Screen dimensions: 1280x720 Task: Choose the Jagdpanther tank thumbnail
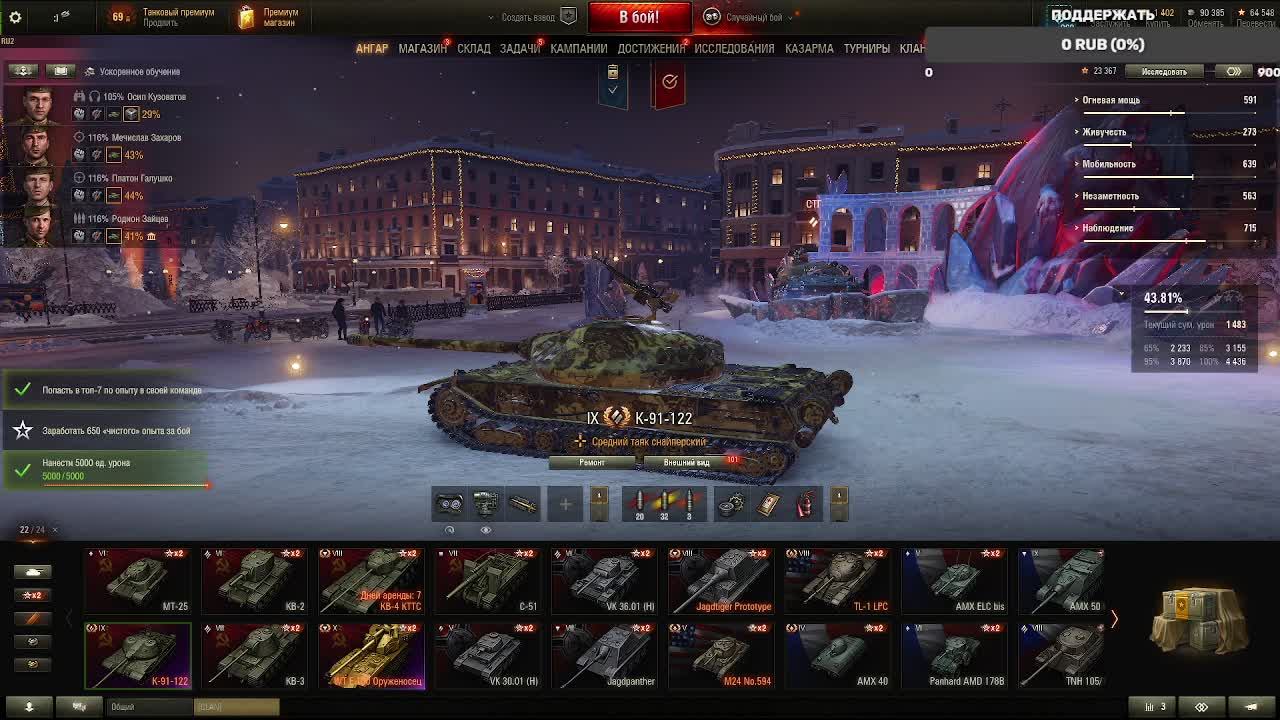pyautogui.click(x=604, y=657)
